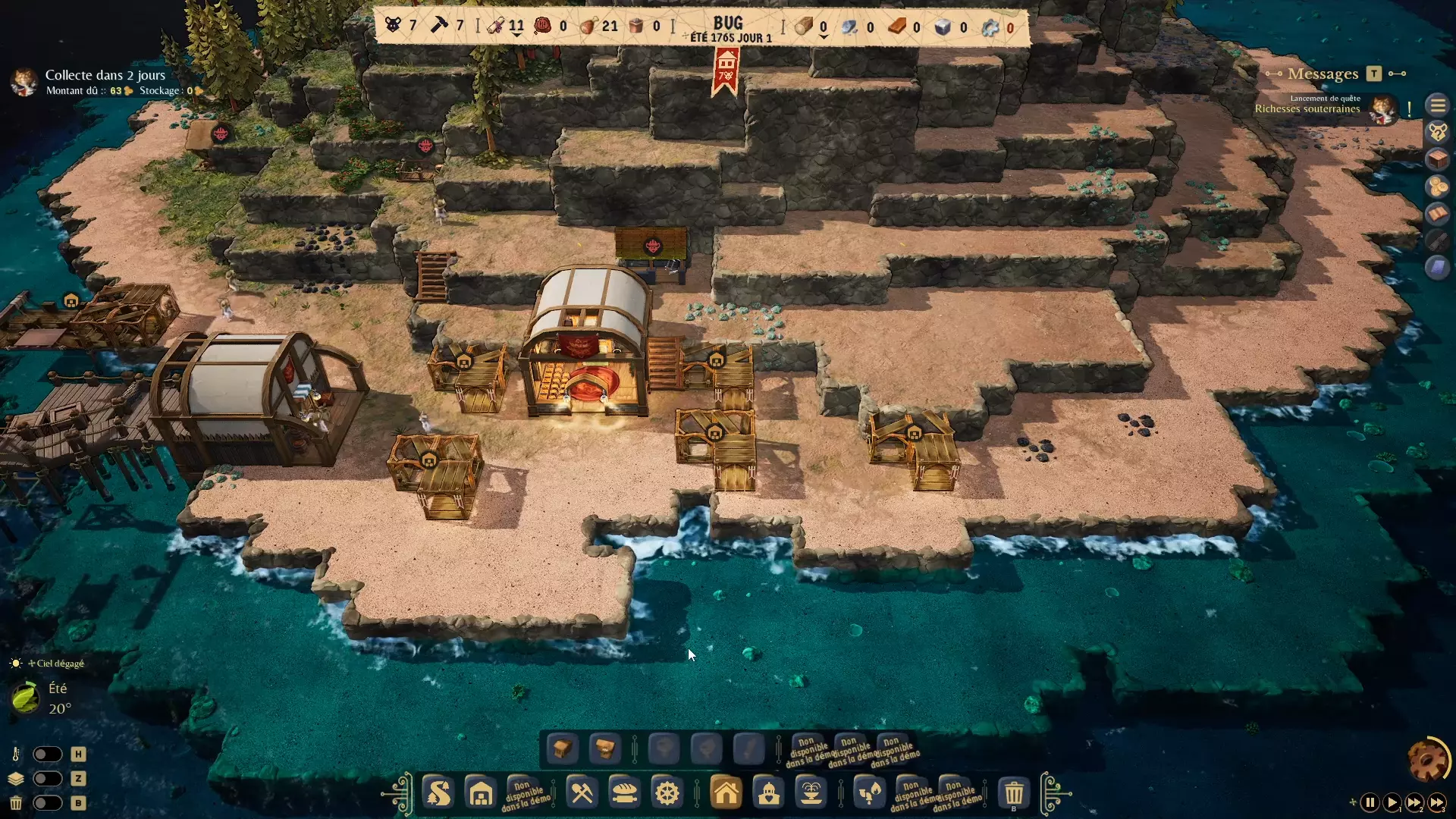The width and height of the screenshot is (1456, 819).
Task: Click the red BUG banner at the top
Action: tap(726, 68)
